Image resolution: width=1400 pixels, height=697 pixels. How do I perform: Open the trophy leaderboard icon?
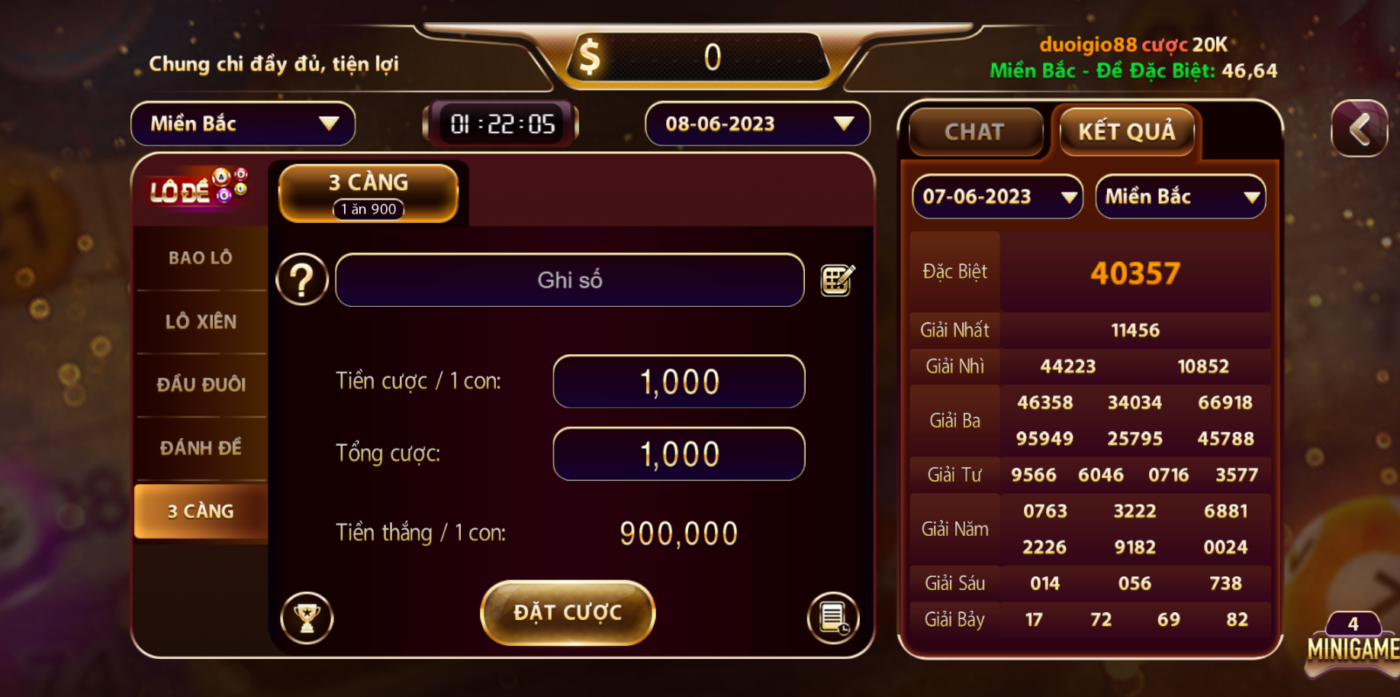click(x=306, y=618)
